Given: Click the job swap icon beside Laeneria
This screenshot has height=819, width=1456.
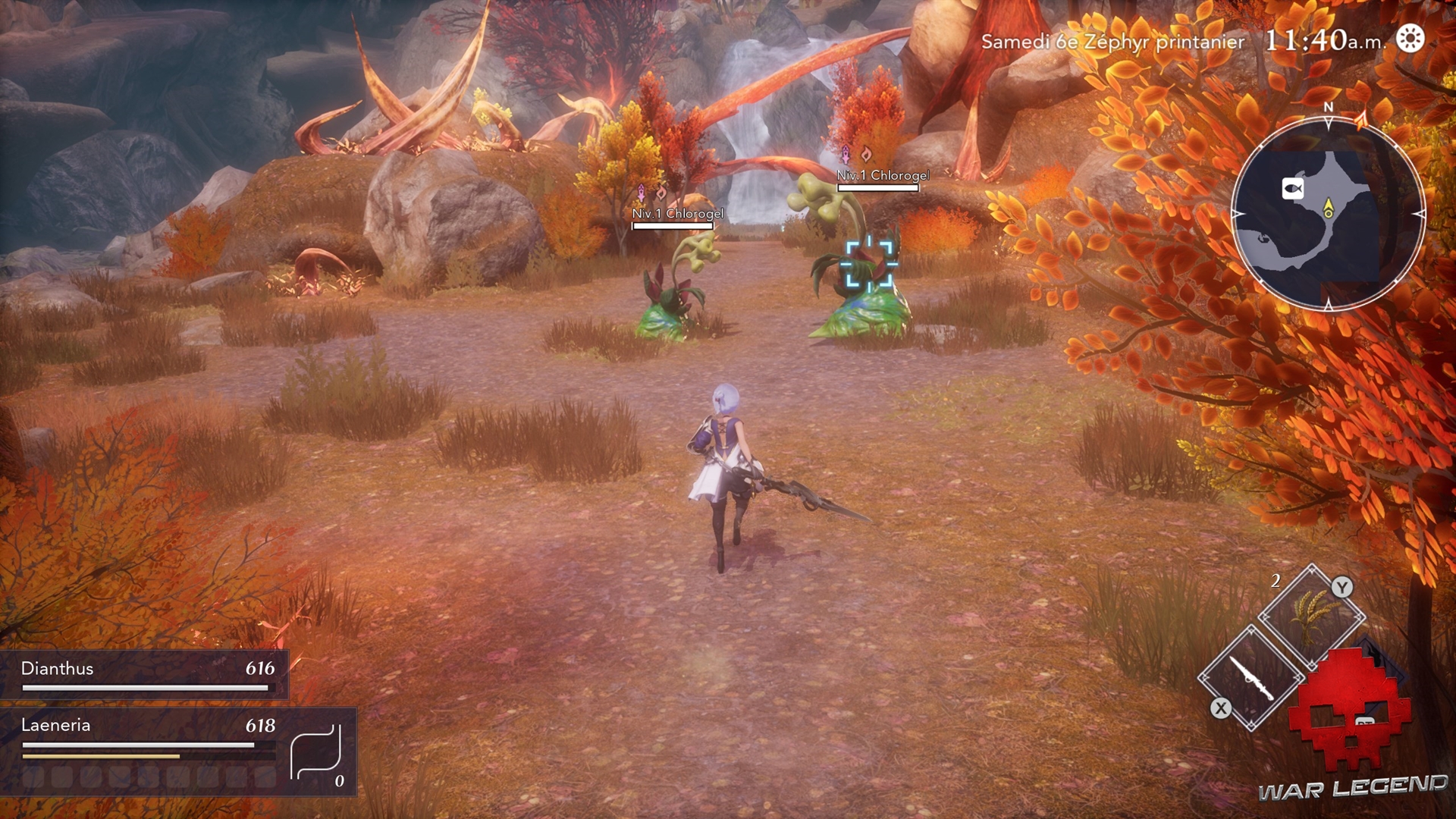Looking at the screenshot, I should coord(315,752).
